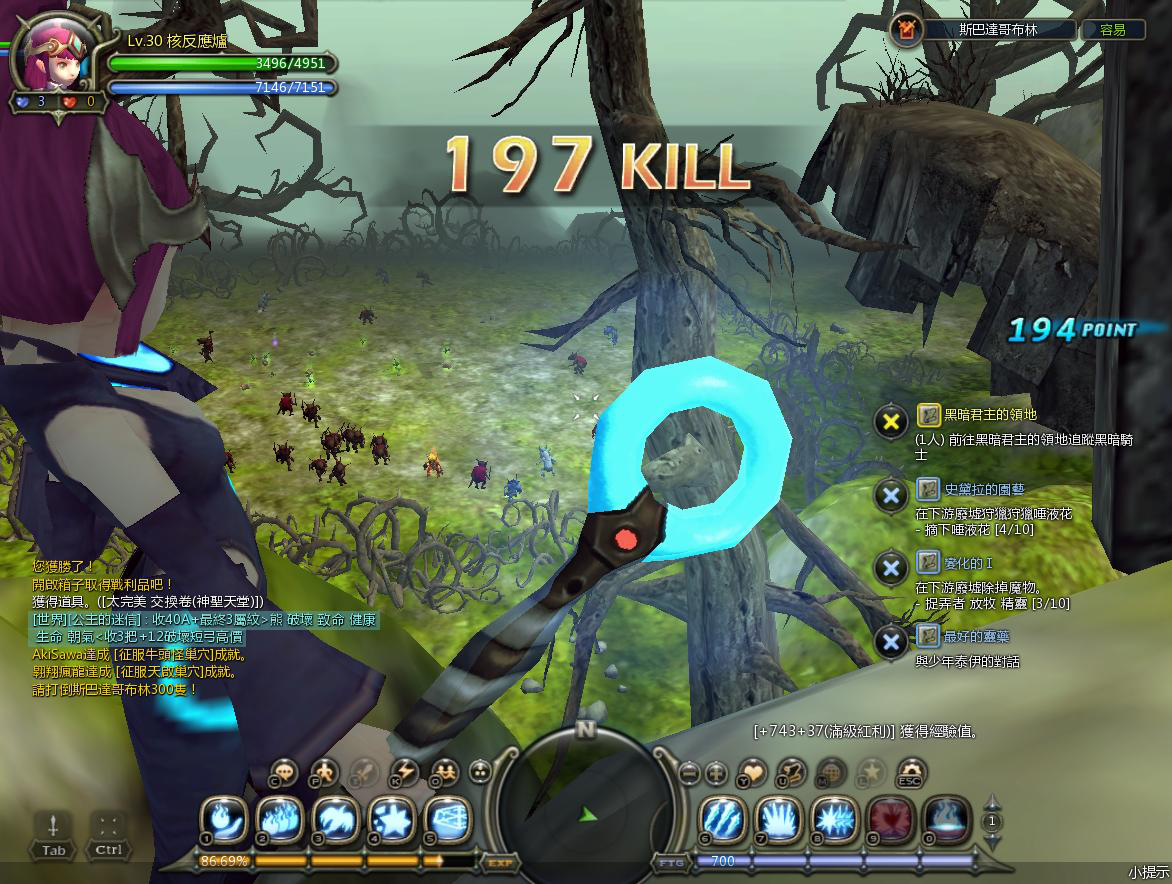Viewport: 1172px width, 884px height.
Task: Click the Tab weapon swap button
Action: pyautogui.click(x=53, y=834)
